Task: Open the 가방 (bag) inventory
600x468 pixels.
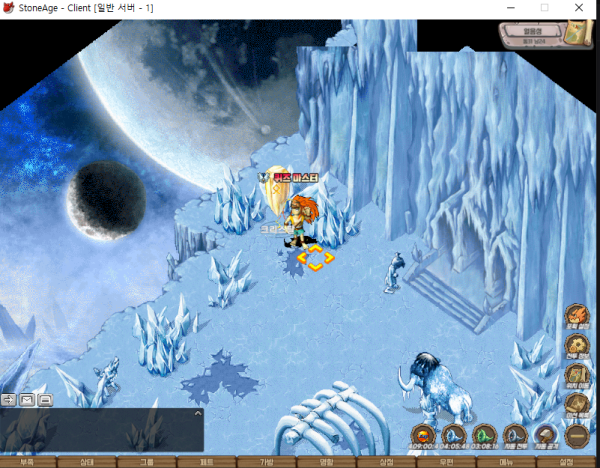Action: (267, 462)
